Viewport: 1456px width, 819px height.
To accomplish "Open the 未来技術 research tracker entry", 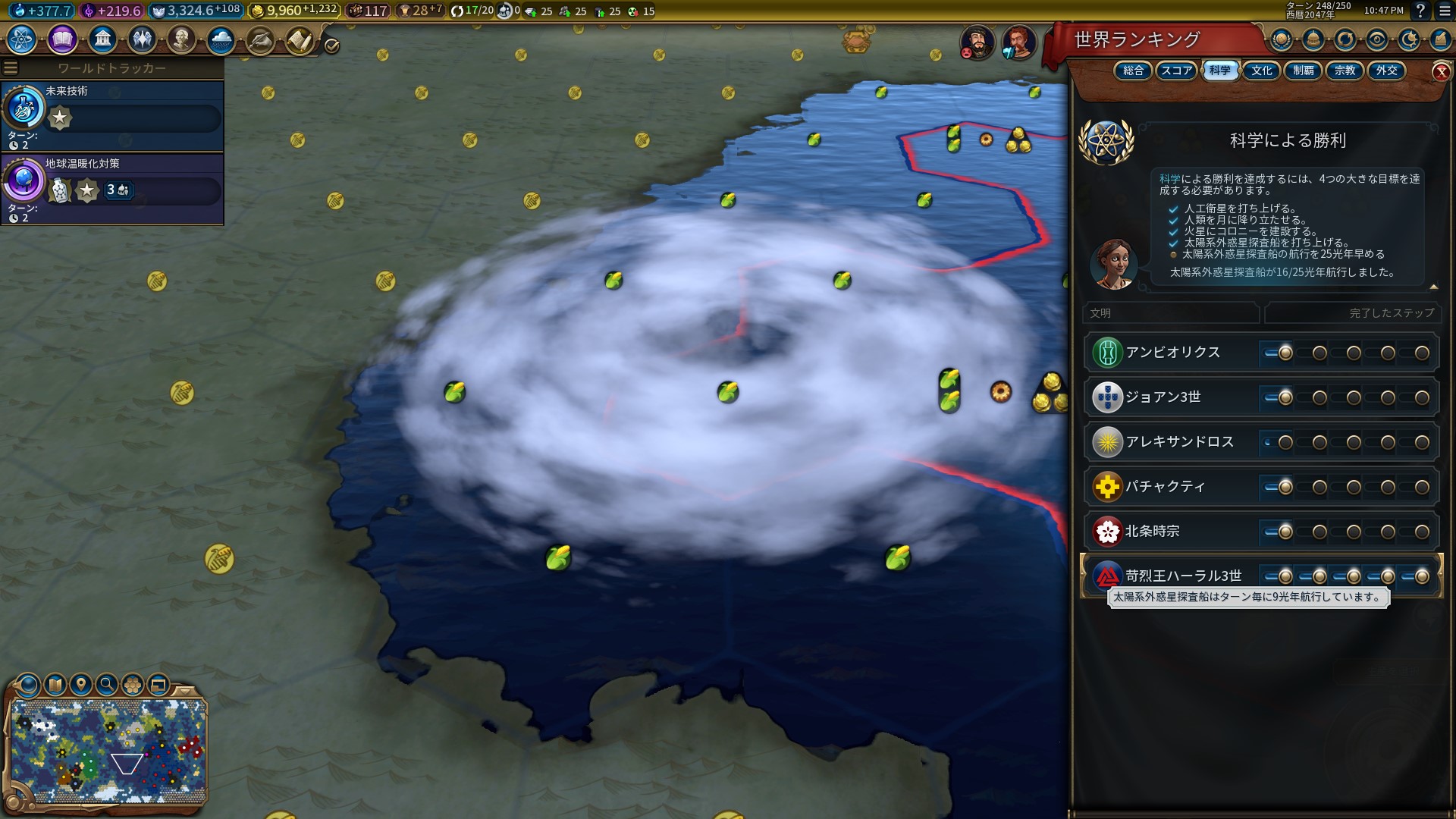I will click(112, 117).
